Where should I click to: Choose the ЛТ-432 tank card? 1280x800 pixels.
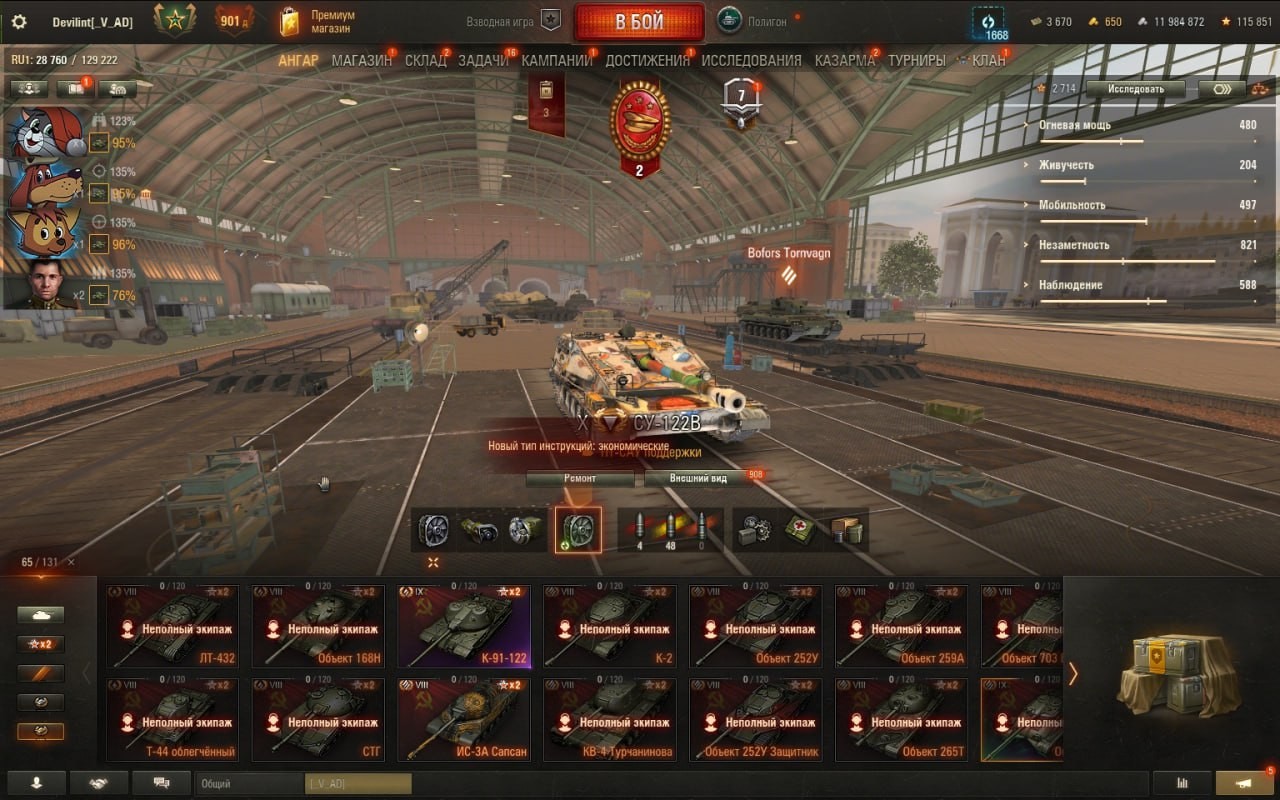coord(173,626)
